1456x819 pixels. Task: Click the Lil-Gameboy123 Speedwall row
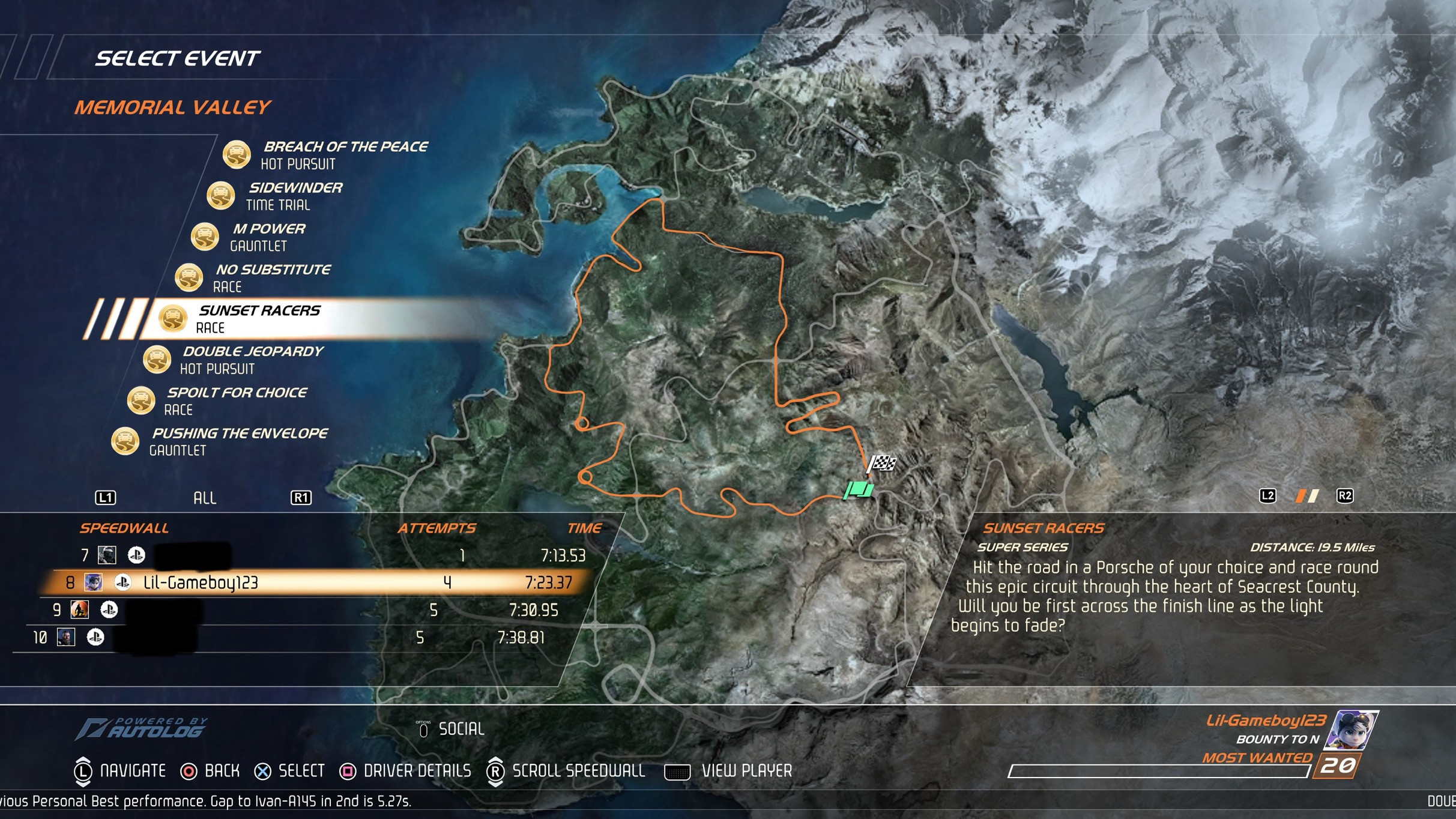(312, 582)
